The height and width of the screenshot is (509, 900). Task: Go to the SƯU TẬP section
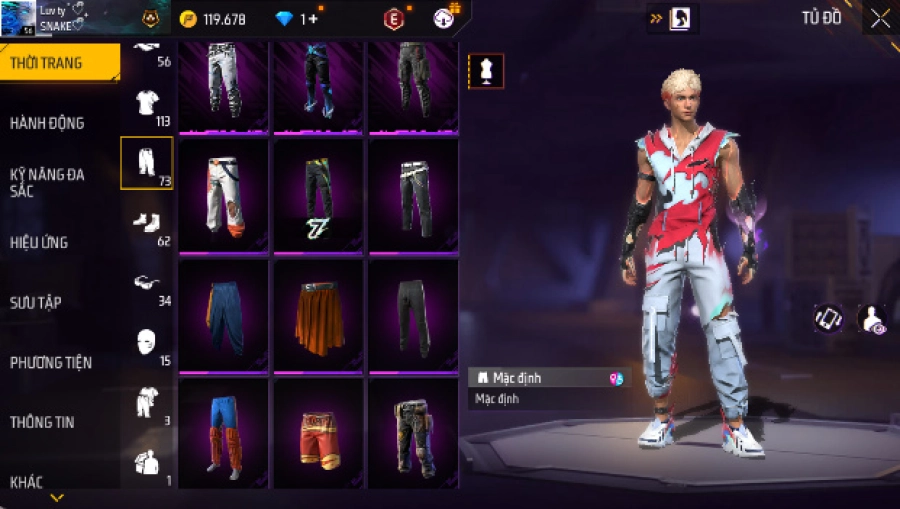(x=36, y=302)
